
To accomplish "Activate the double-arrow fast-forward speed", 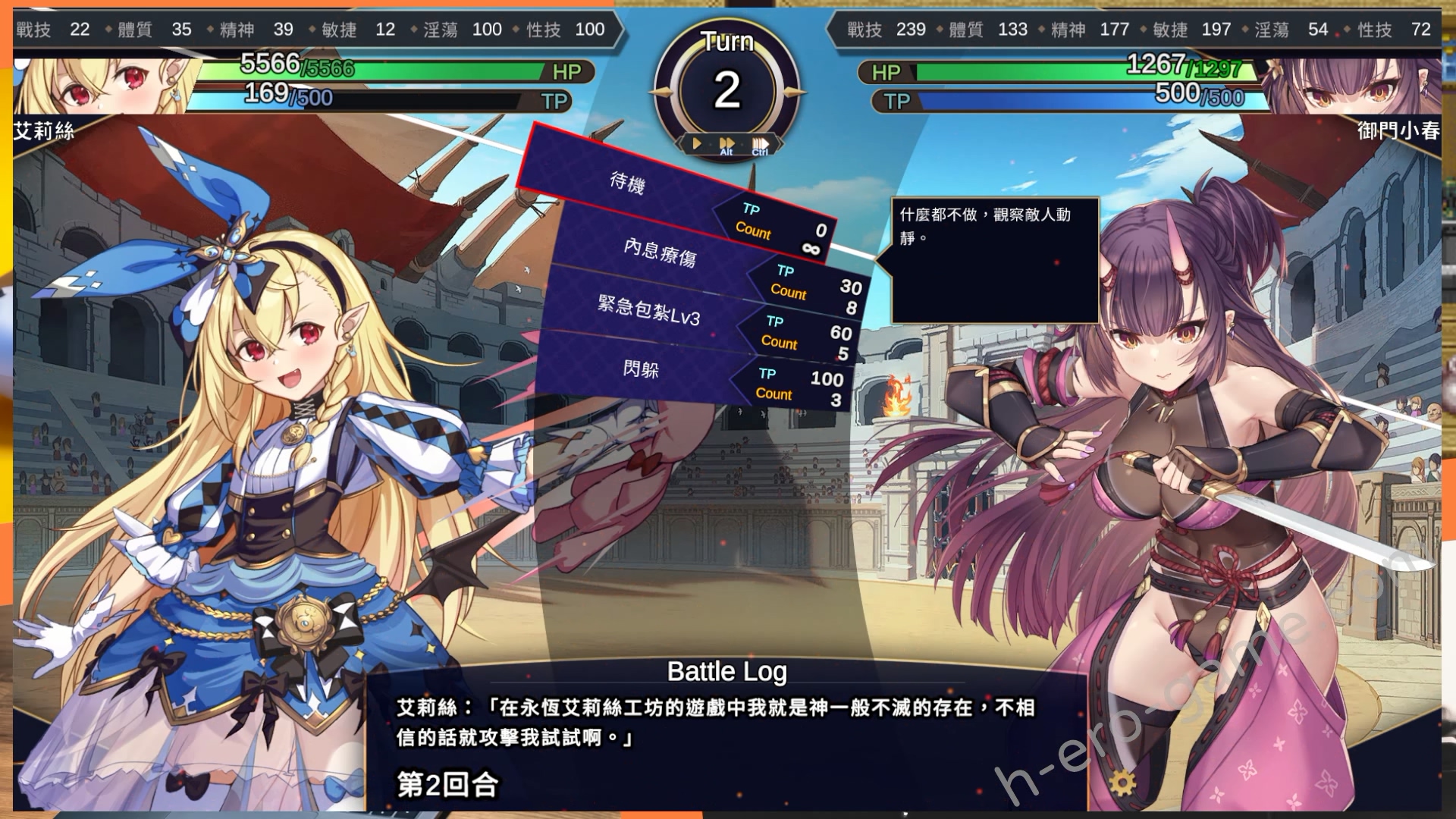I will tap(726, 143).
